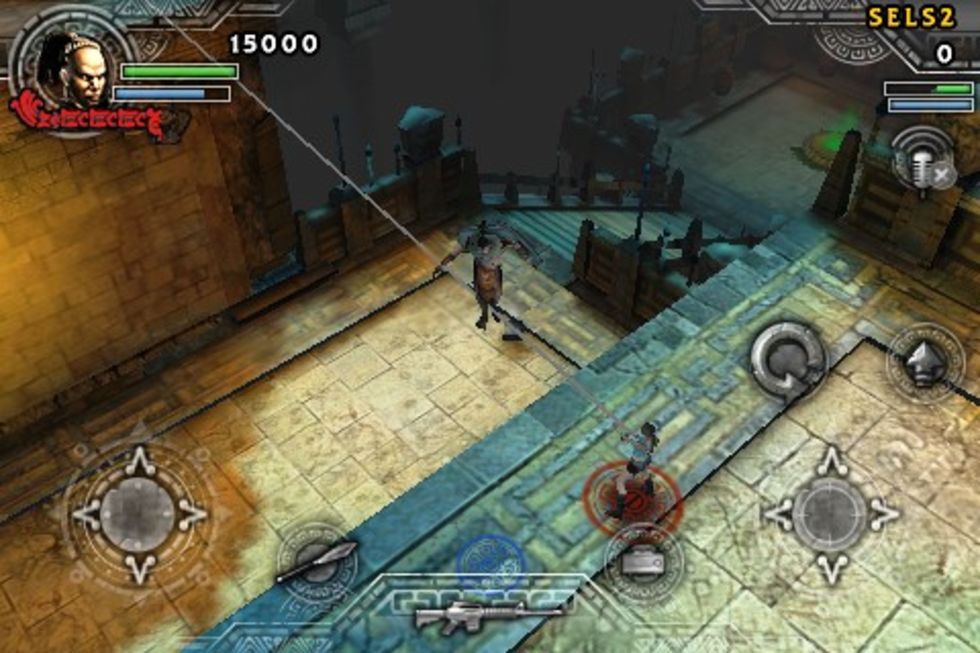Tap the upward arrow jump button
Viewport: 980px width, 653px height.
[924, 364]
